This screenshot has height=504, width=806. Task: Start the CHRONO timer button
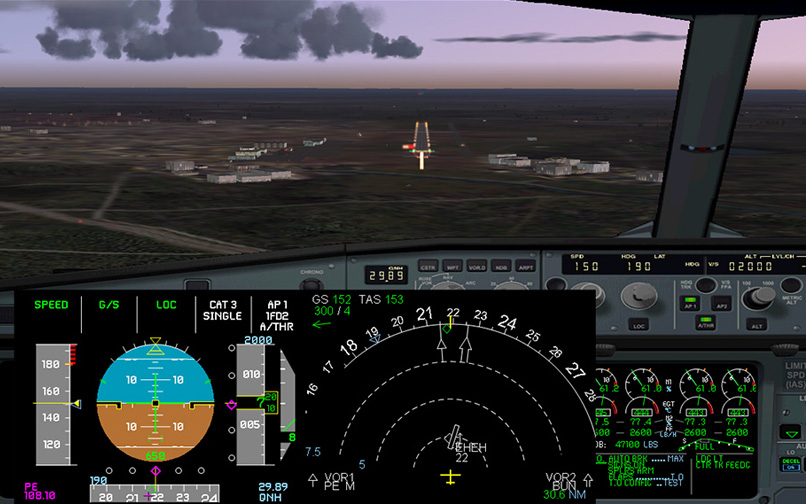click(x=311, y=272)
